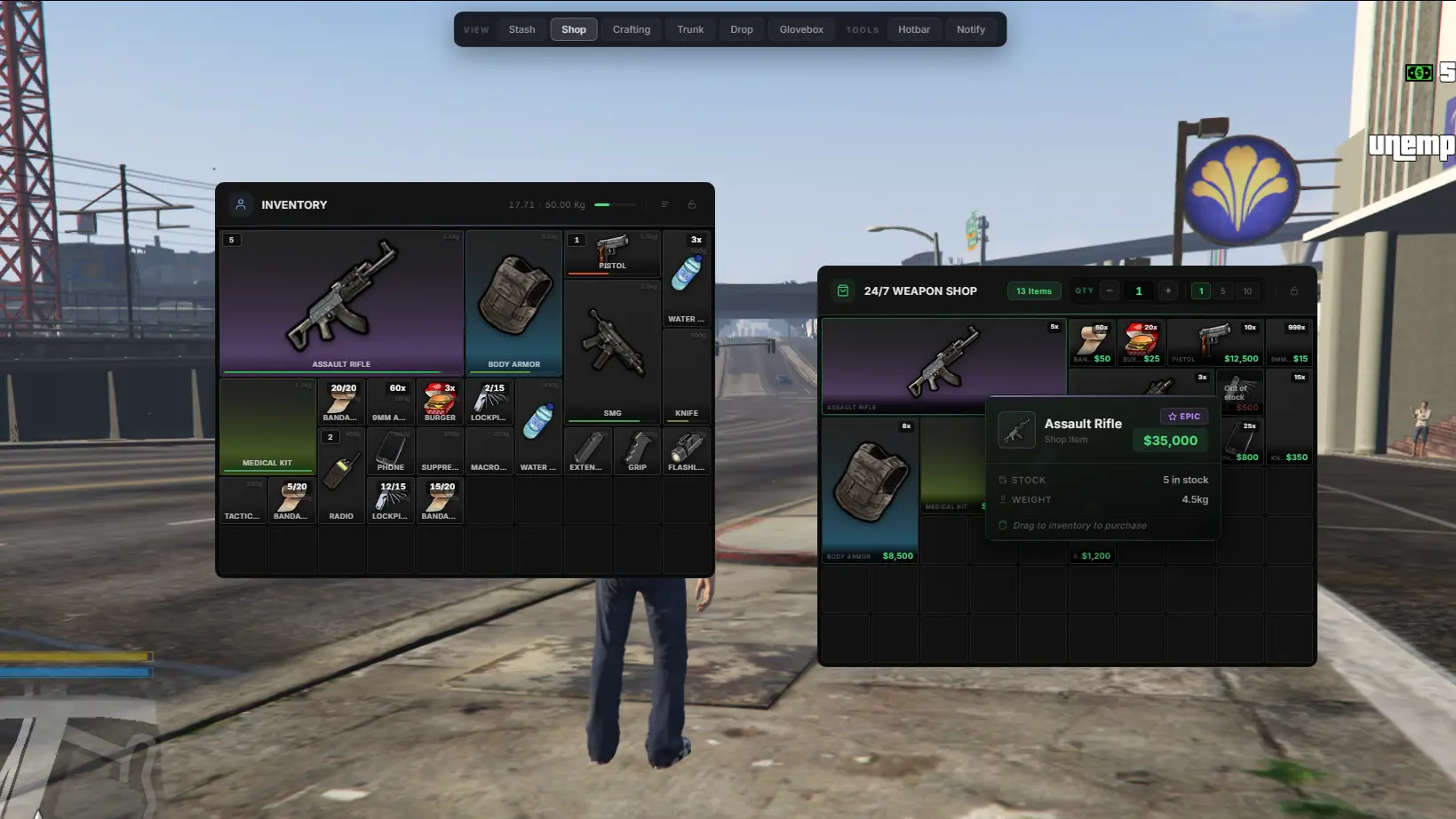The height and width of the screenshot is (819, 1456).
Task: Select the $25 burger in the shop
Action: click(1142, 343)
